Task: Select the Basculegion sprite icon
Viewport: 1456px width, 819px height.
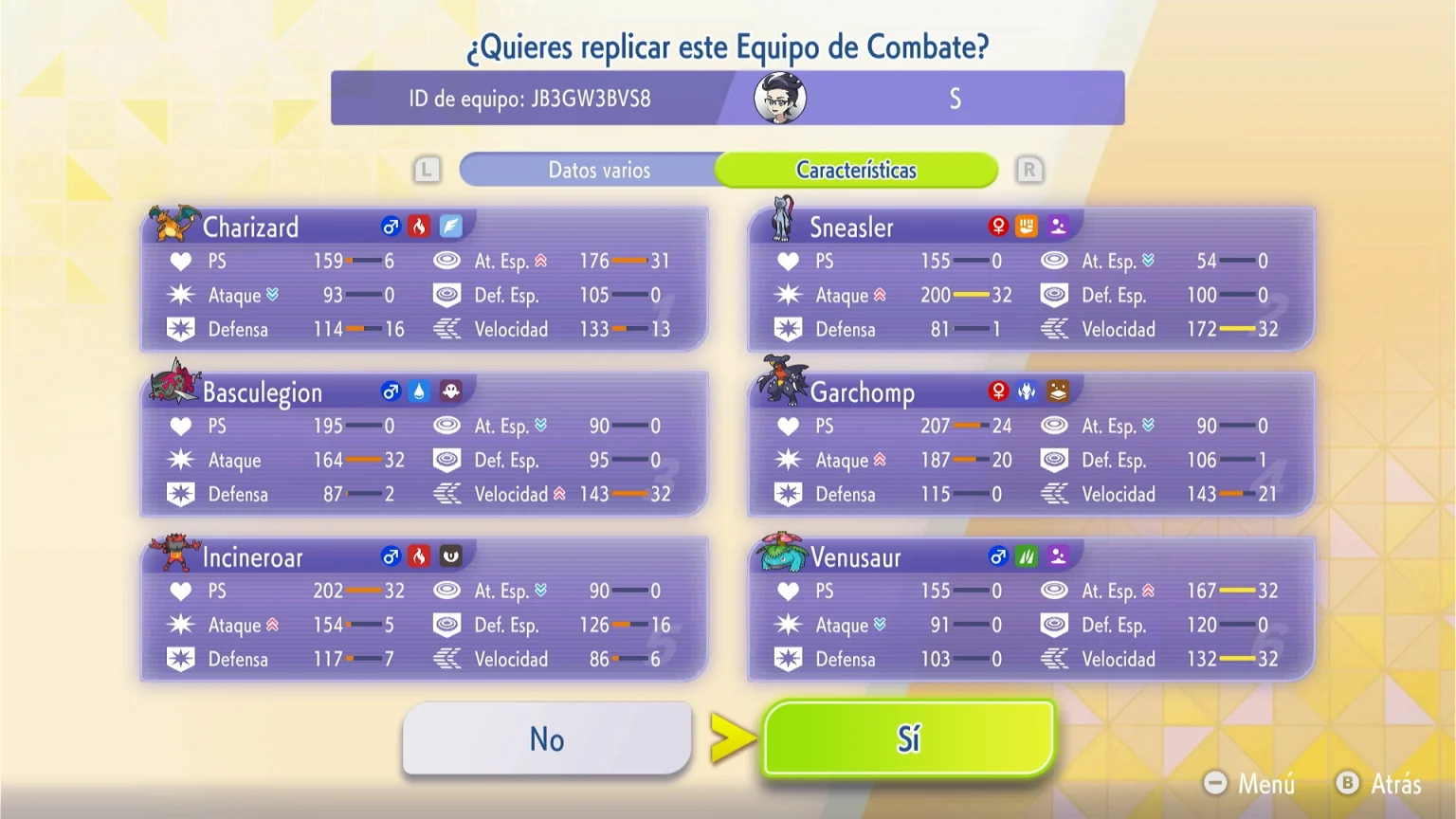Action: (x=174, y=385)
